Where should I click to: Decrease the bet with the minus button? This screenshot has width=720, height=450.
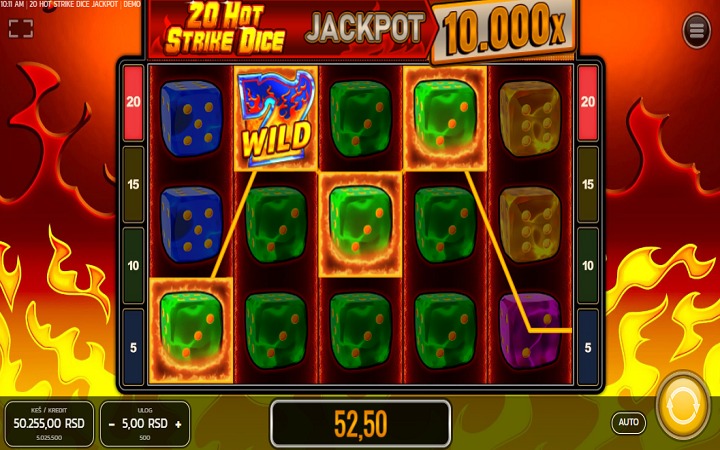click(112, 424)
